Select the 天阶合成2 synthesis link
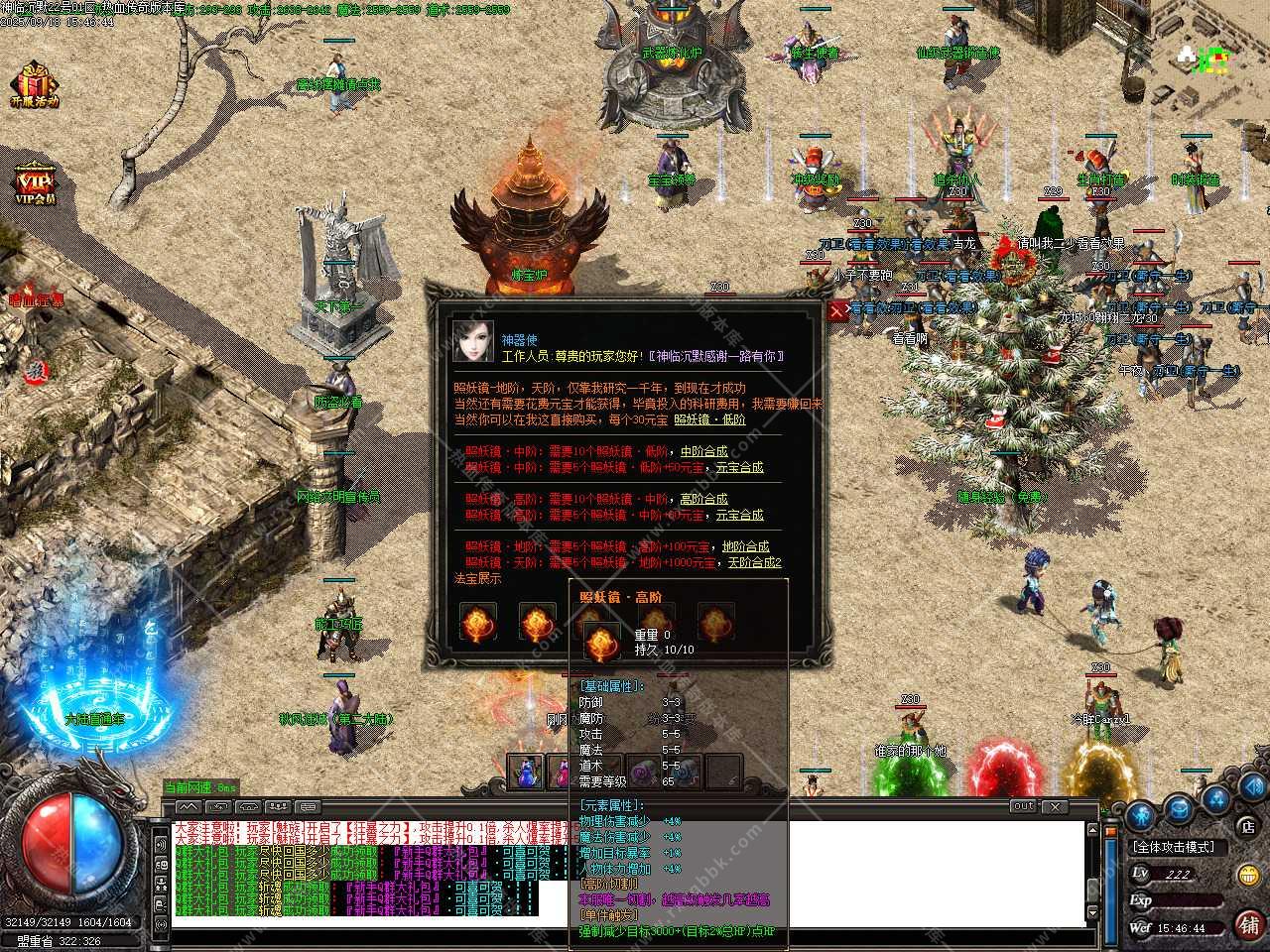 click(752, 562)
